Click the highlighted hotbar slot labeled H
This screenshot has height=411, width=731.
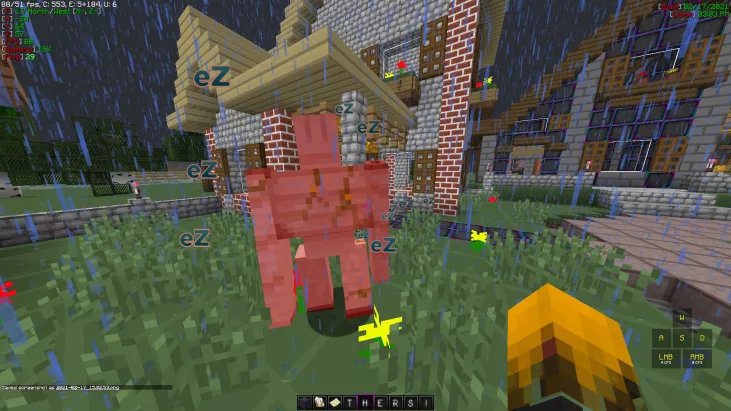365,403
